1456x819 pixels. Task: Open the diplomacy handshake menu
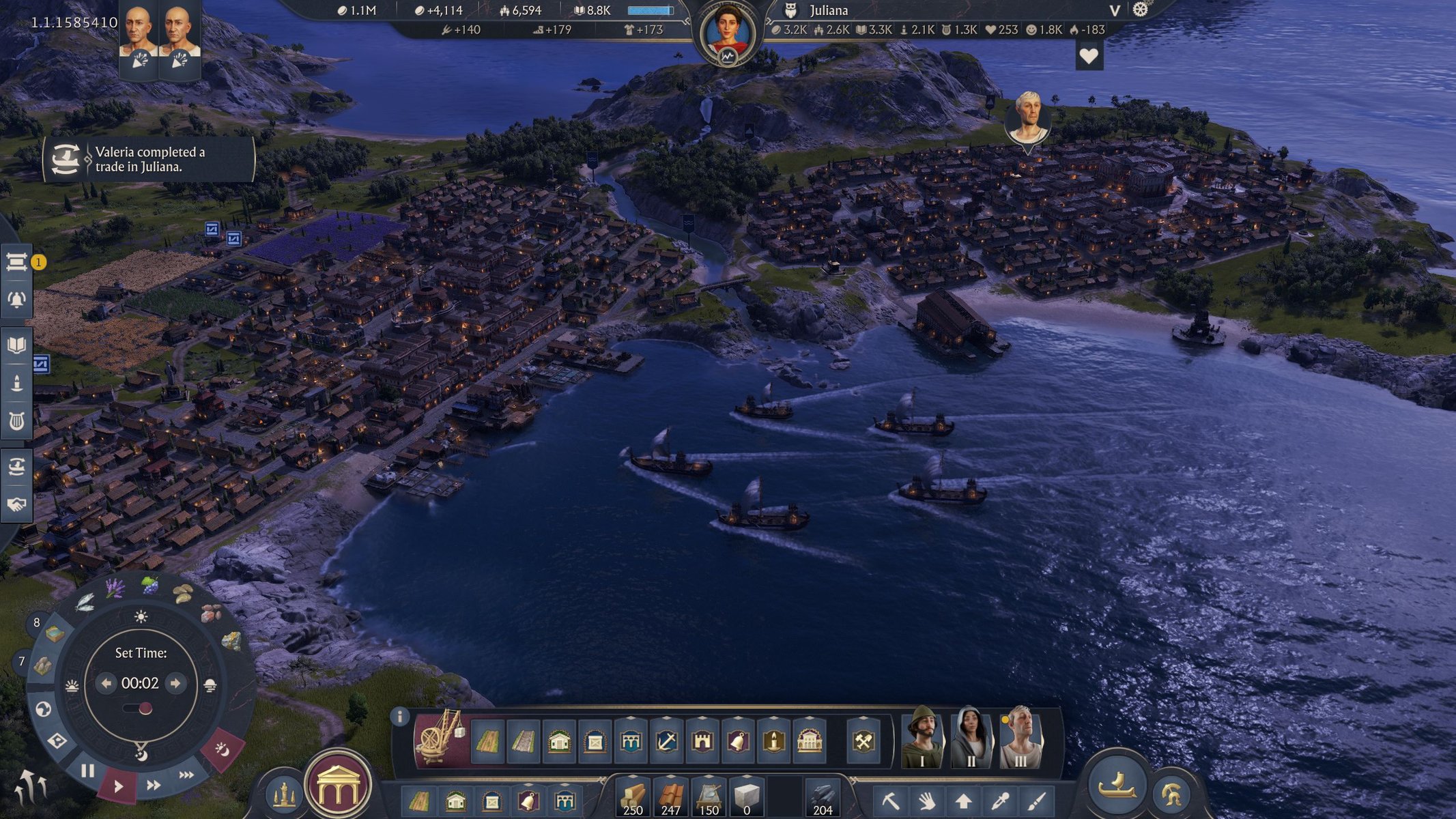[x=17, y=504]
